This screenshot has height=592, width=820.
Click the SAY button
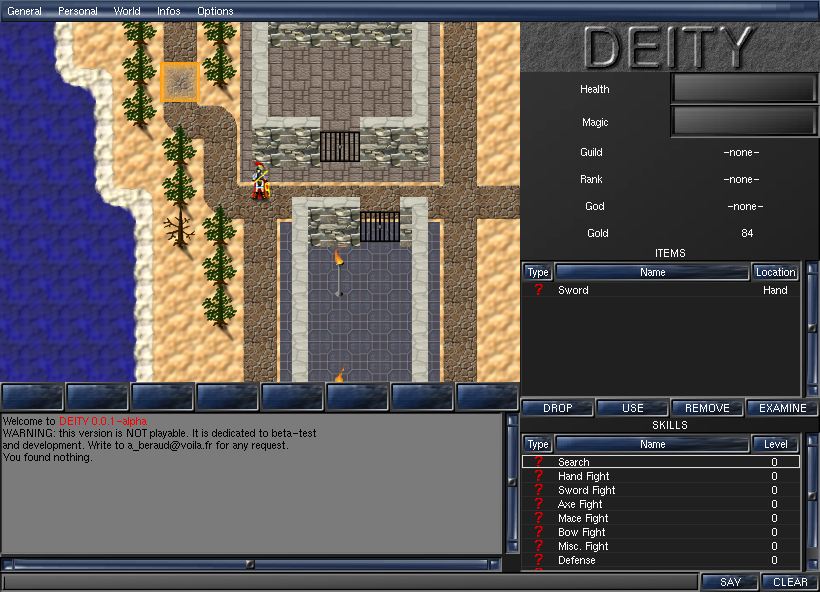tap(730, 582)
